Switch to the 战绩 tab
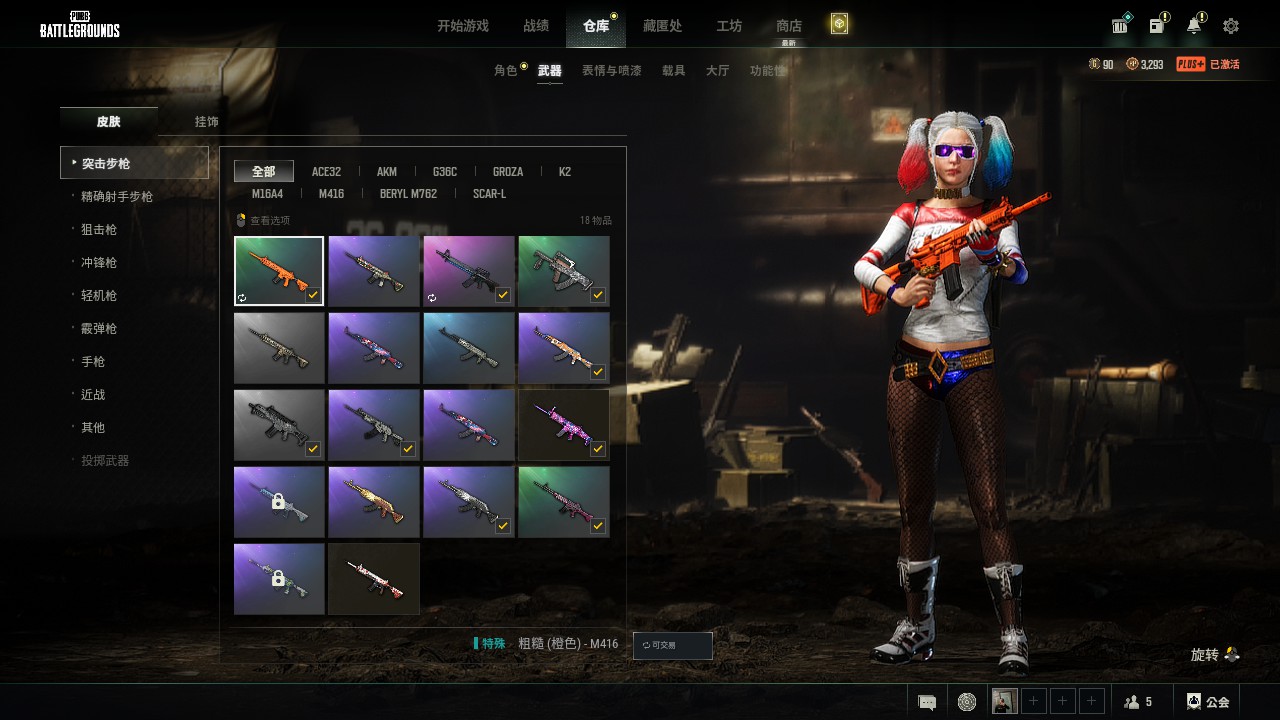 [x=536, y=26]
